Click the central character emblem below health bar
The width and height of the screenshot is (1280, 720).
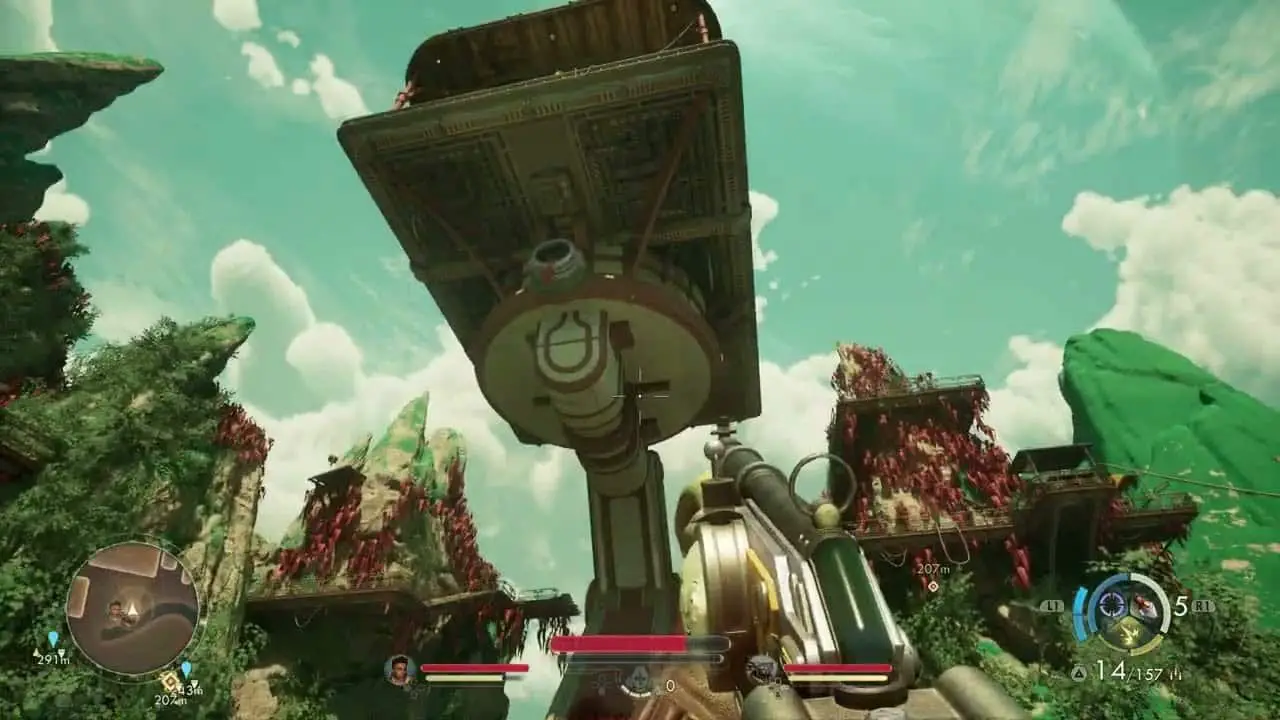[637, 682]
